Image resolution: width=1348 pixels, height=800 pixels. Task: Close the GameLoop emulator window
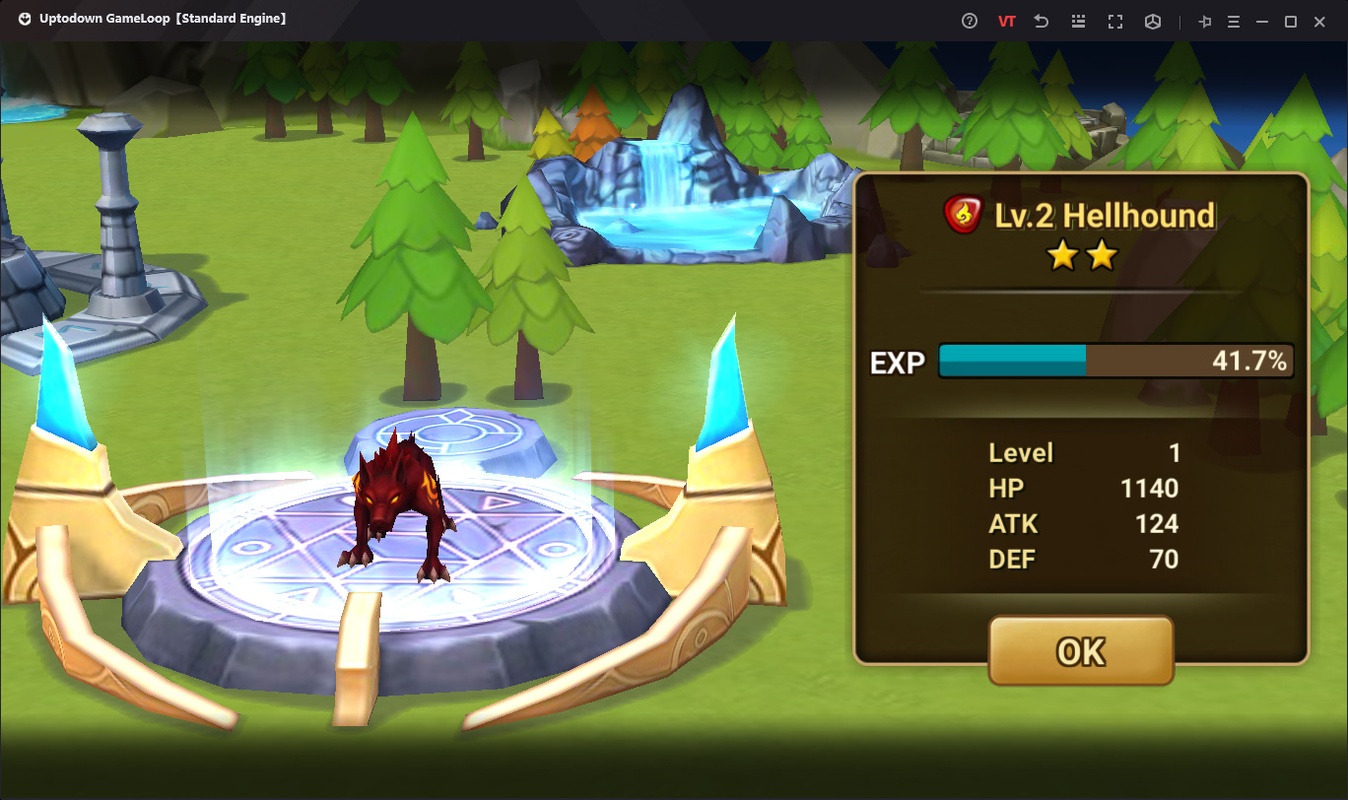point(1319,21)
